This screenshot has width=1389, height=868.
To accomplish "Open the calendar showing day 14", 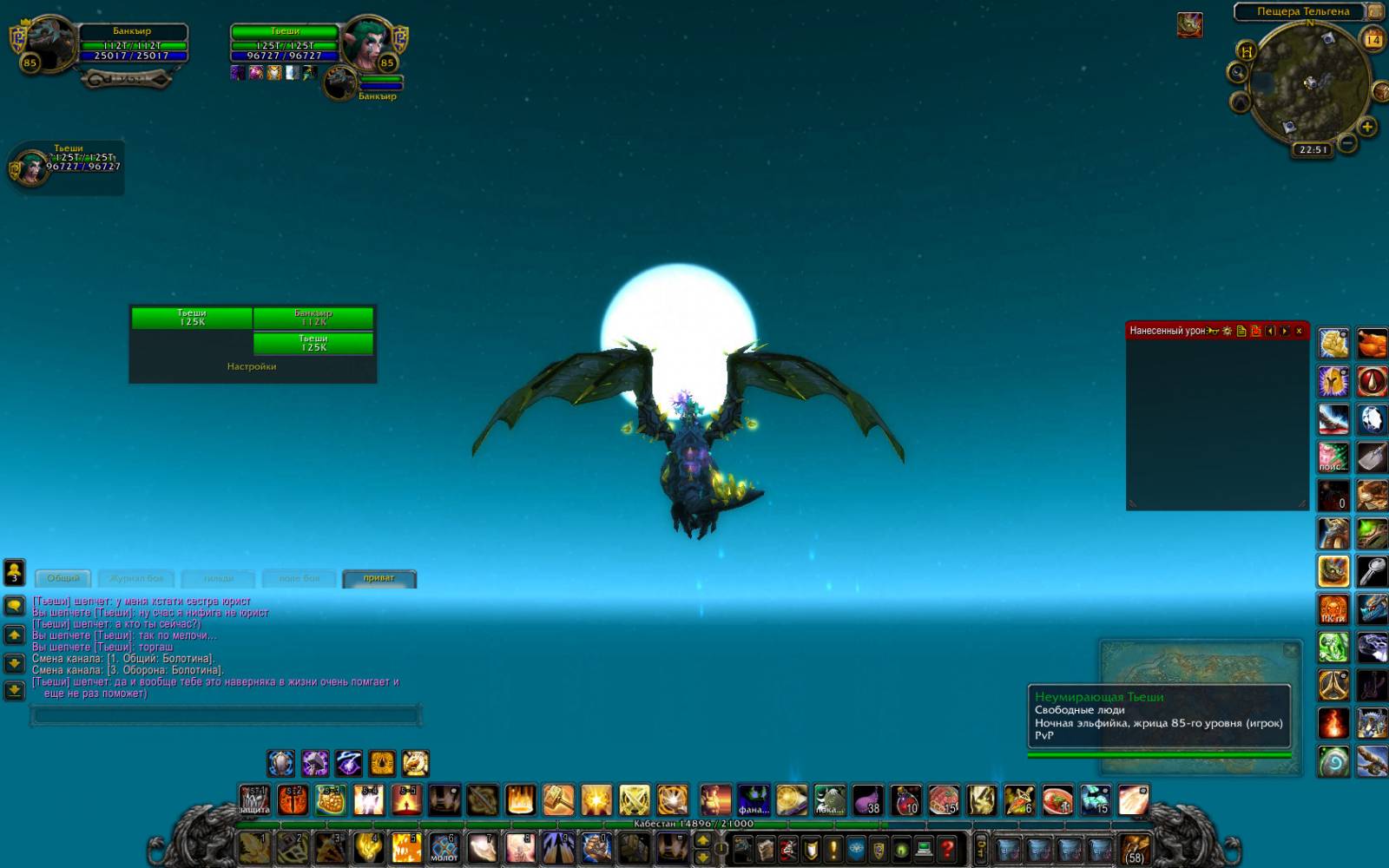I will coord(1373,39).
